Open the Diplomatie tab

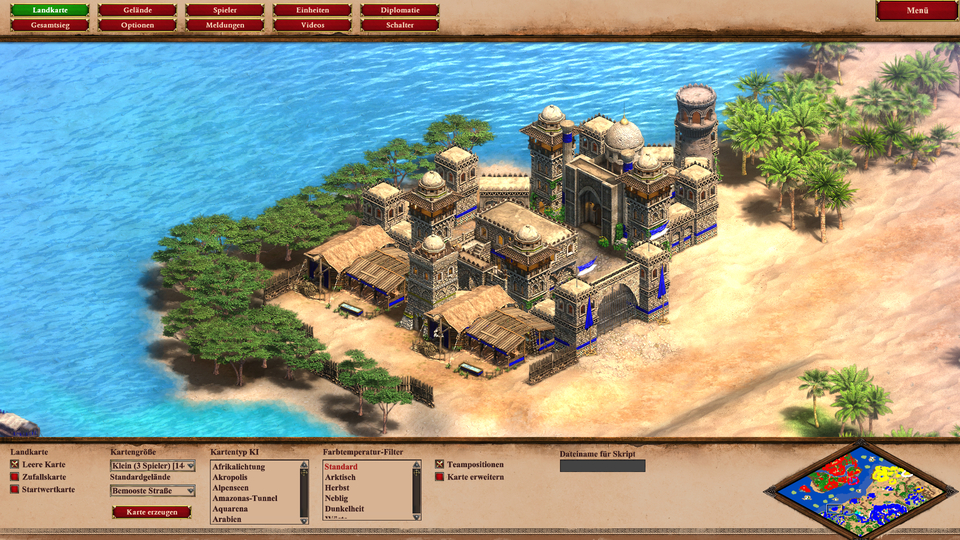click(400, 10)
